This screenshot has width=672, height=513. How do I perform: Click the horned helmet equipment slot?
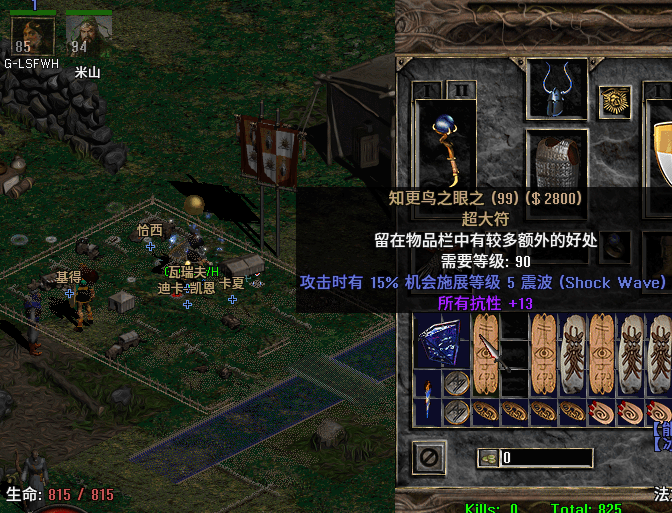pyautogui.click(x=558, y=91)
